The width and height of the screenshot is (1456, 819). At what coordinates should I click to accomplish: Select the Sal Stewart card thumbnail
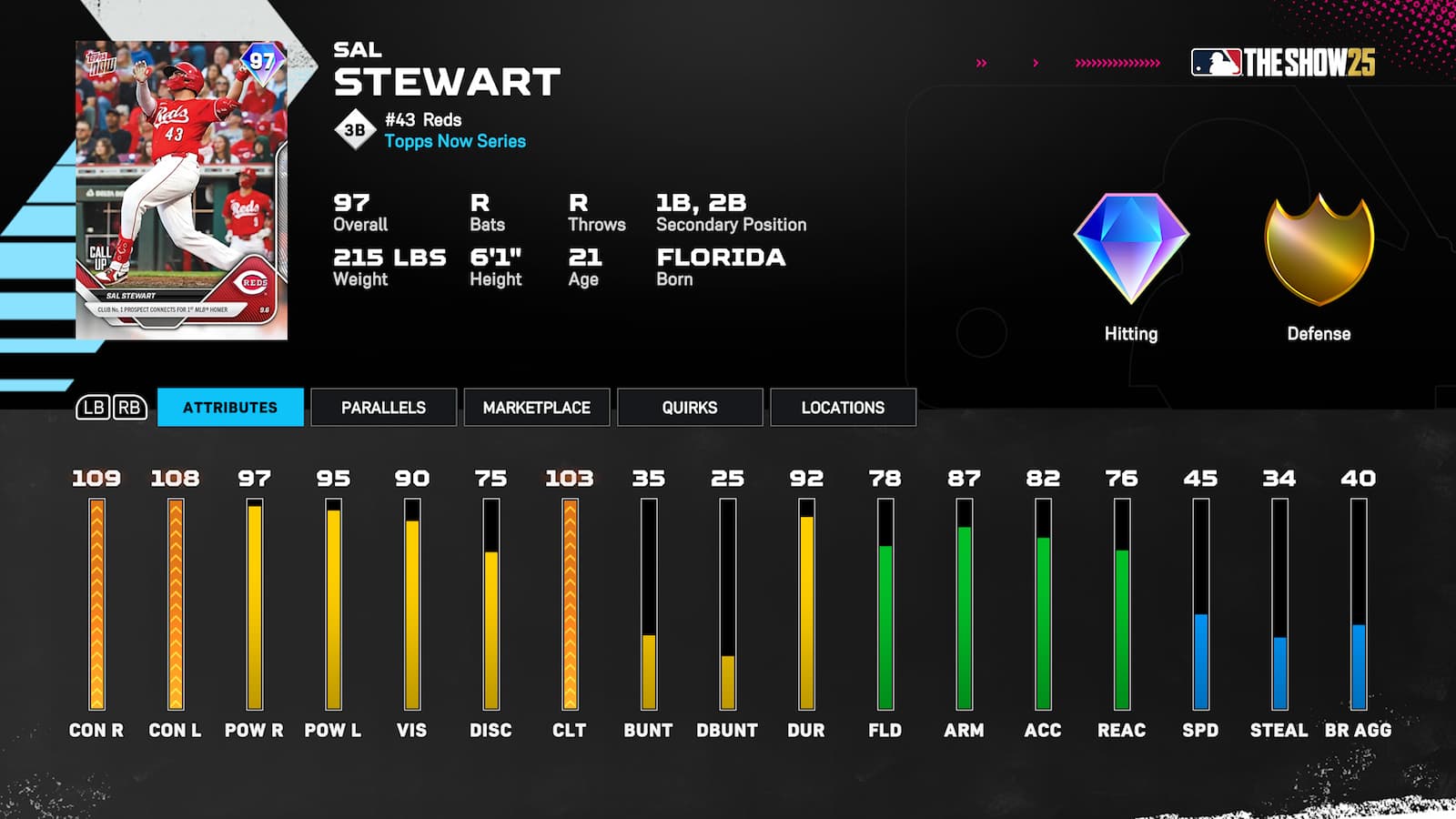coord(179,180)
